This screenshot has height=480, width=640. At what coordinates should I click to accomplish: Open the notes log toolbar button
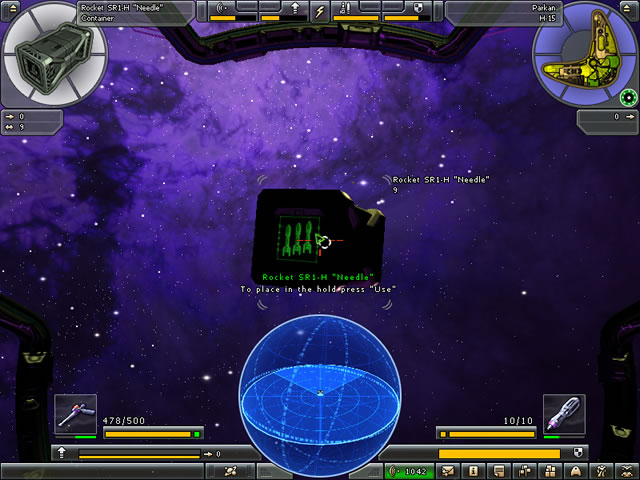[x=498, y=470]
